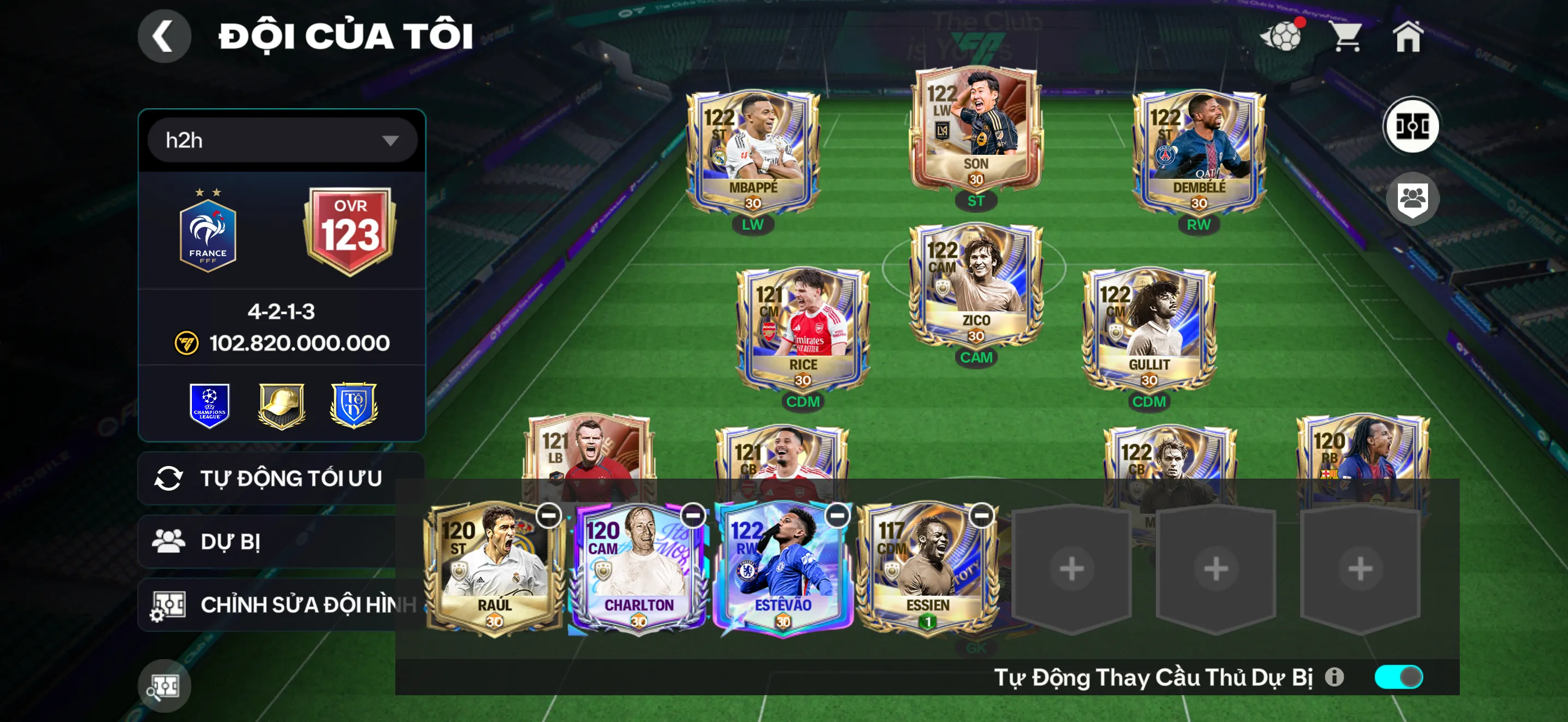Return to the home screen
The width and height of the screenshot is (1568, 722).
pyautogui.click(x=1408, y=37)
